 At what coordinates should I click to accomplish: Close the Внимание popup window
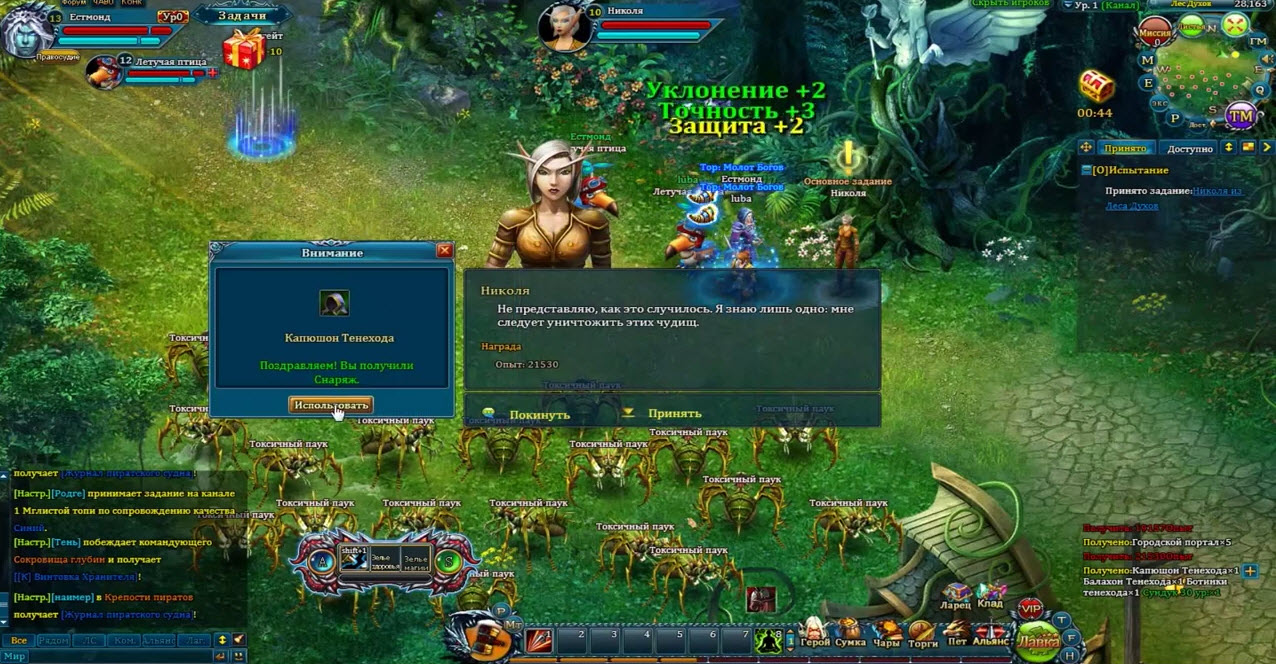pos(445,251)
